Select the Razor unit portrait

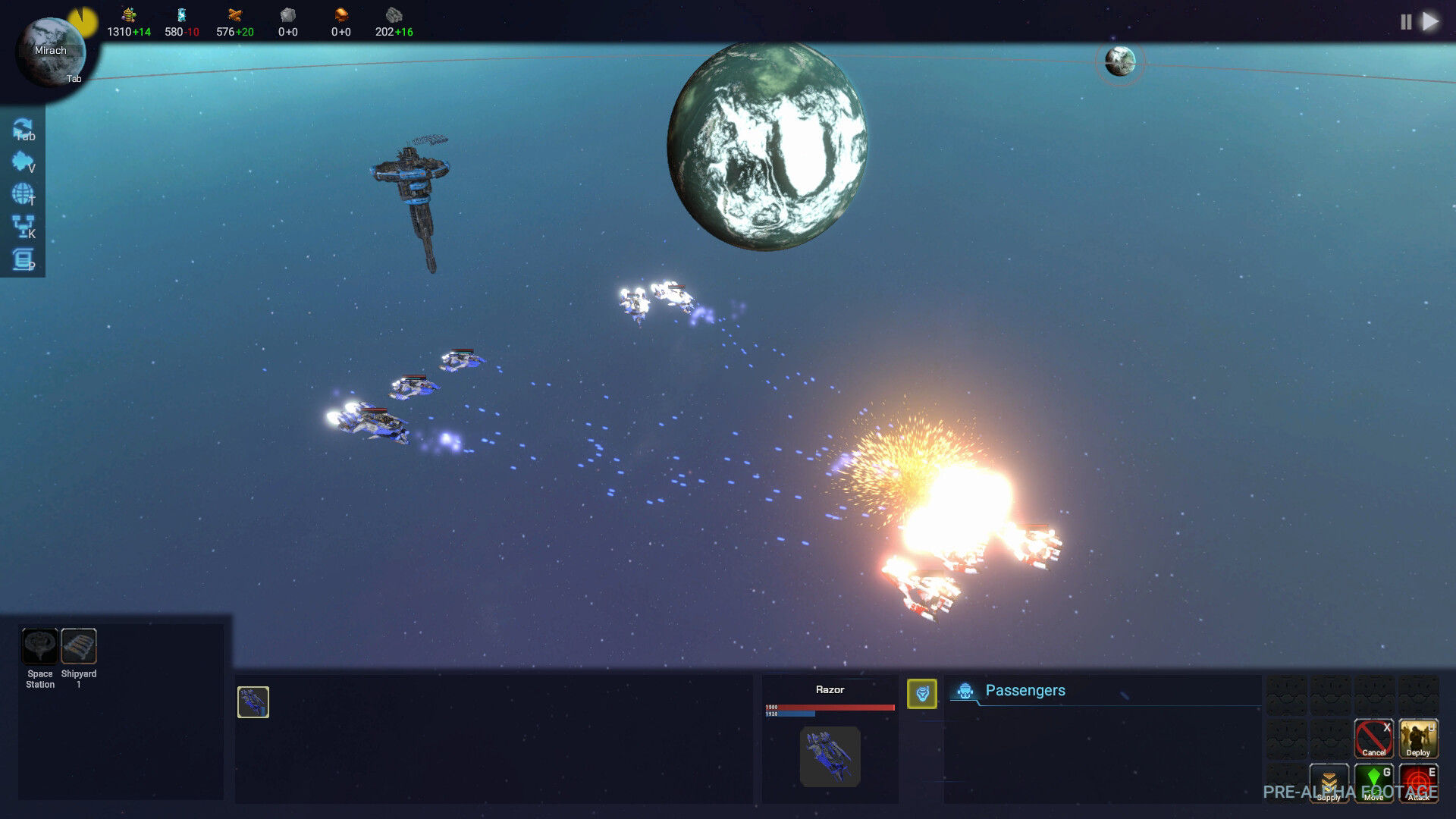[x=830, y=756]
